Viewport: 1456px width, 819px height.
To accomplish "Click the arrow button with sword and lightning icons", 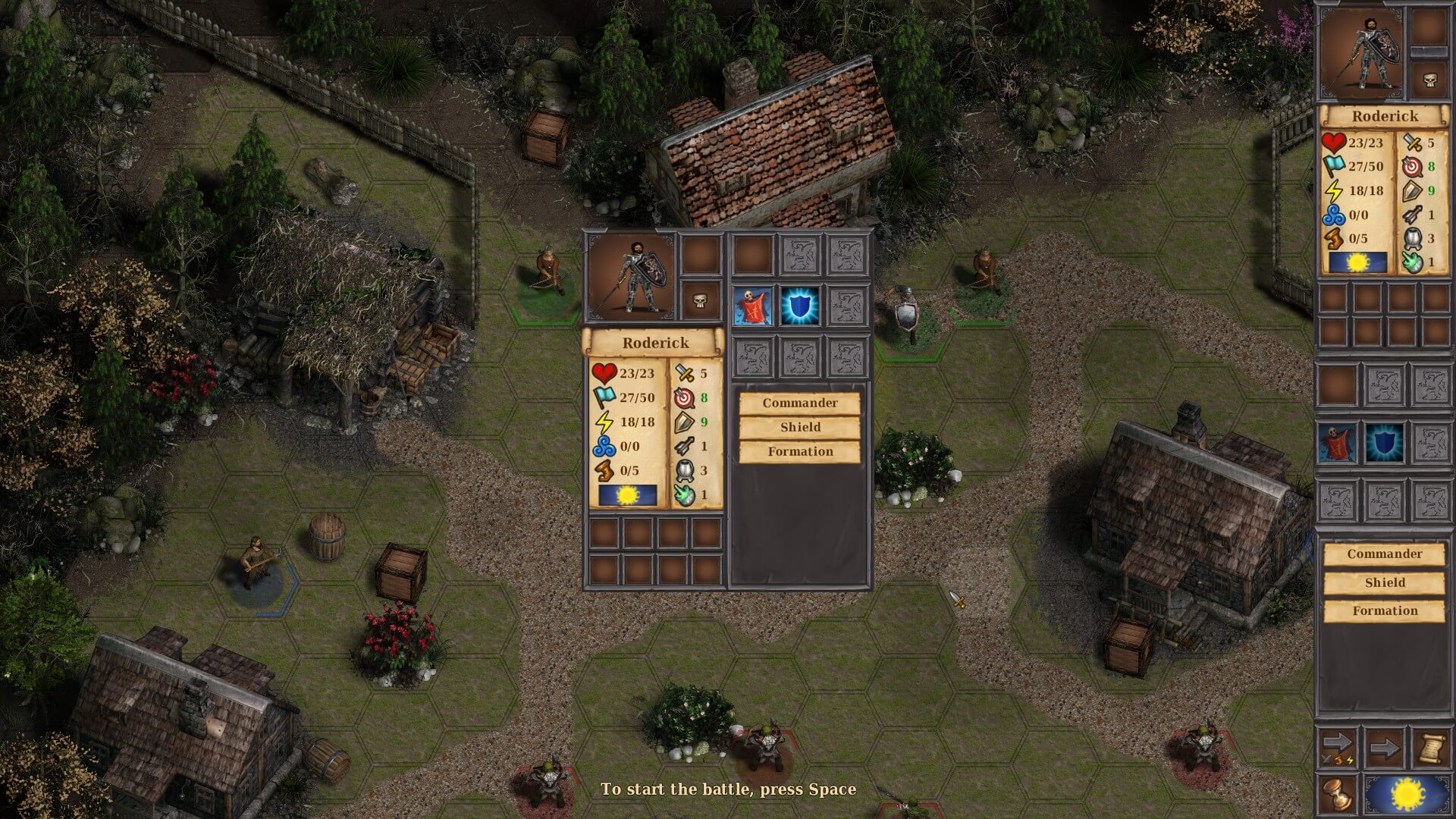I will tap(1336, 748).
